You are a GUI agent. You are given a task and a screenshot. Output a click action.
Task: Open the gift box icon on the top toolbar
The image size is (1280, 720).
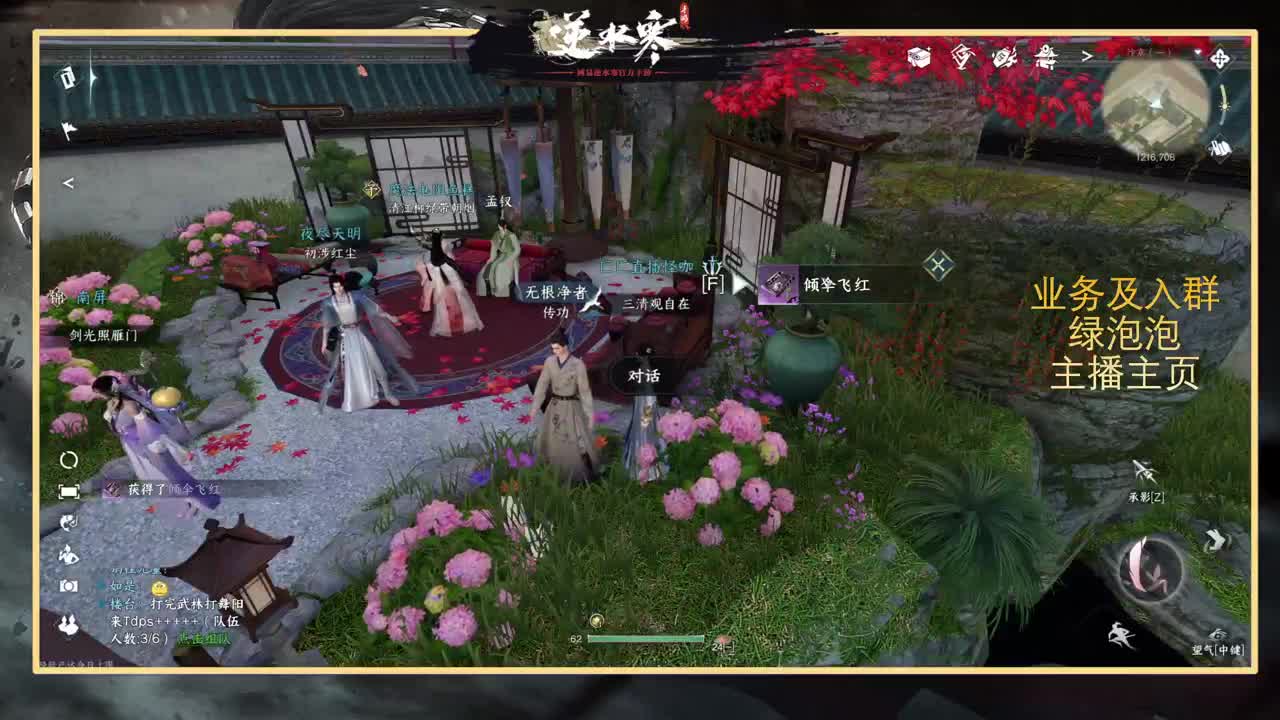(x=917, y=57)
